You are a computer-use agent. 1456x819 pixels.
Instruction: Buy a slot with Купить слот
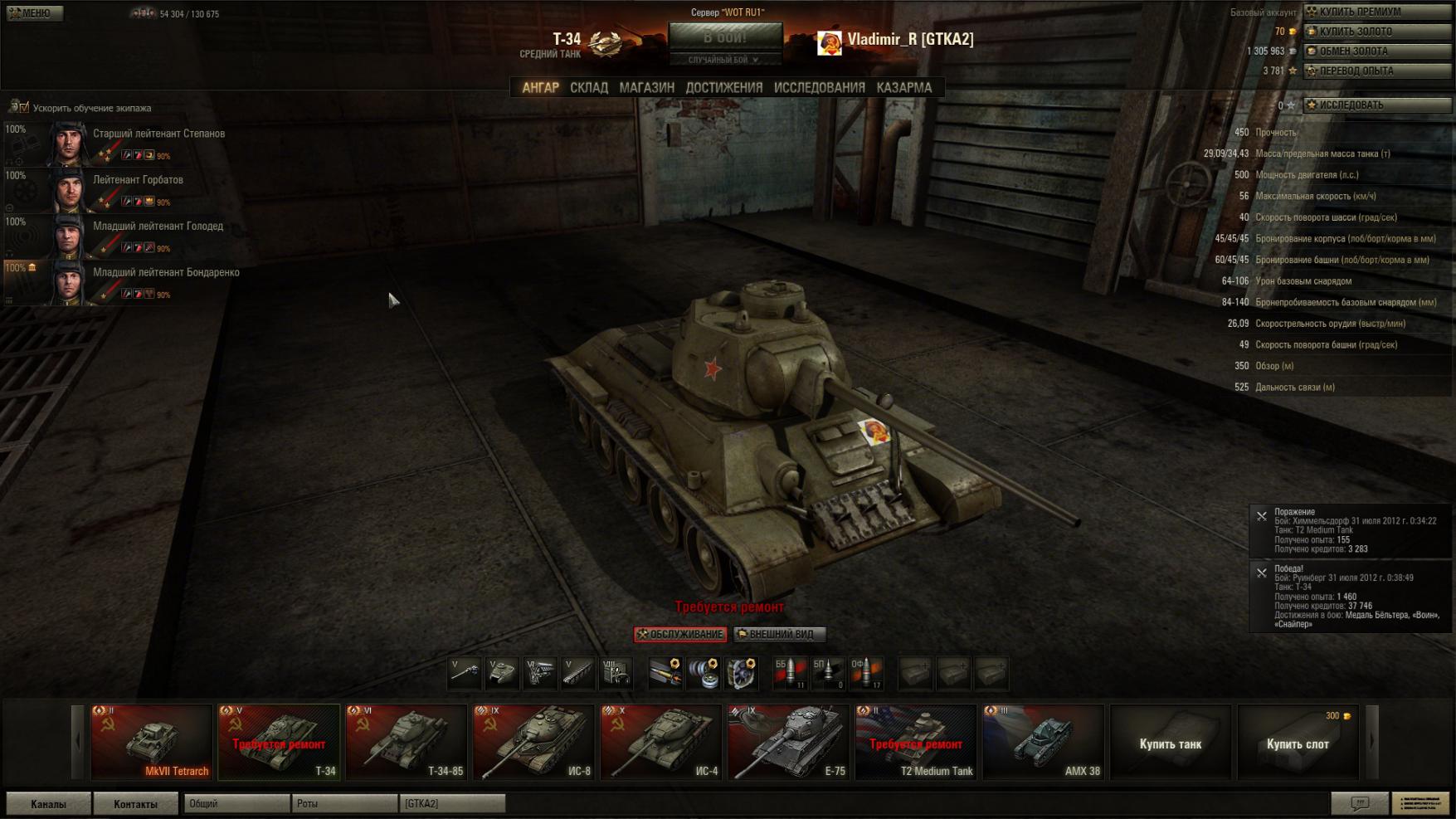click(1298, 743)
